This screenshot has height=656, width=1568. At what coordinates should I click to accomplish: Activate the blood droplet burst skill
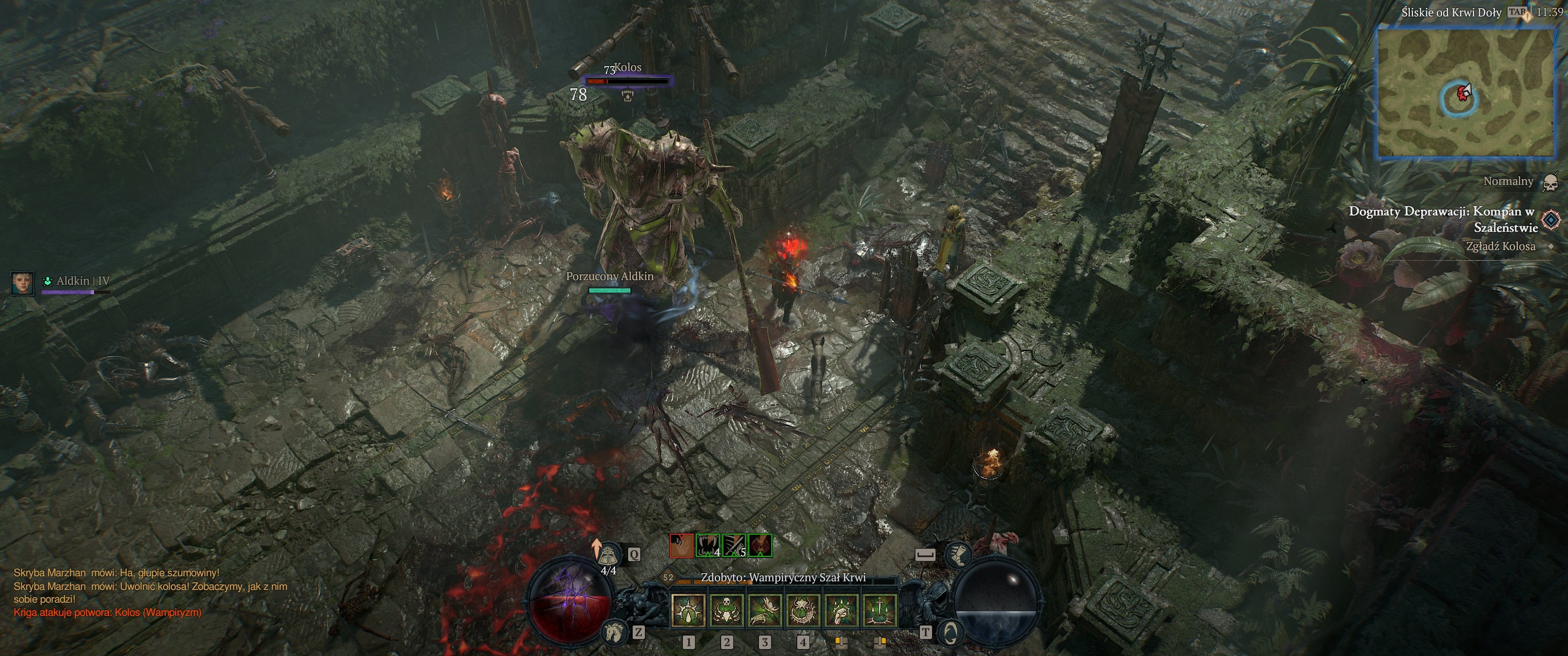tap(688, 610)
